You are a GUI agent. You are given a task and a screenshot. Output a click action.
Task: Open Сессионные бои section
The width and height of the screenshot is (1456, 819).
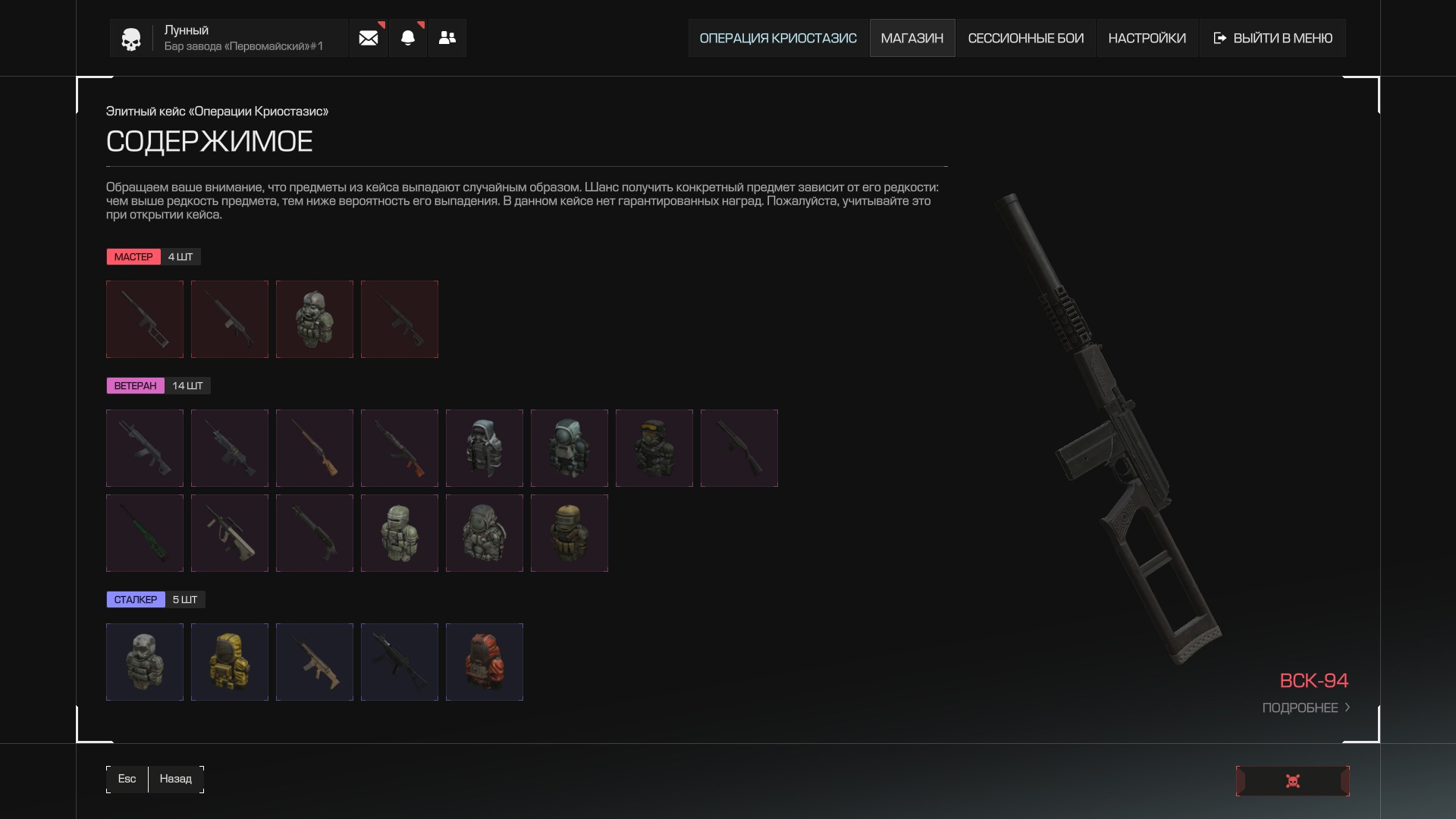(1025, 38)
